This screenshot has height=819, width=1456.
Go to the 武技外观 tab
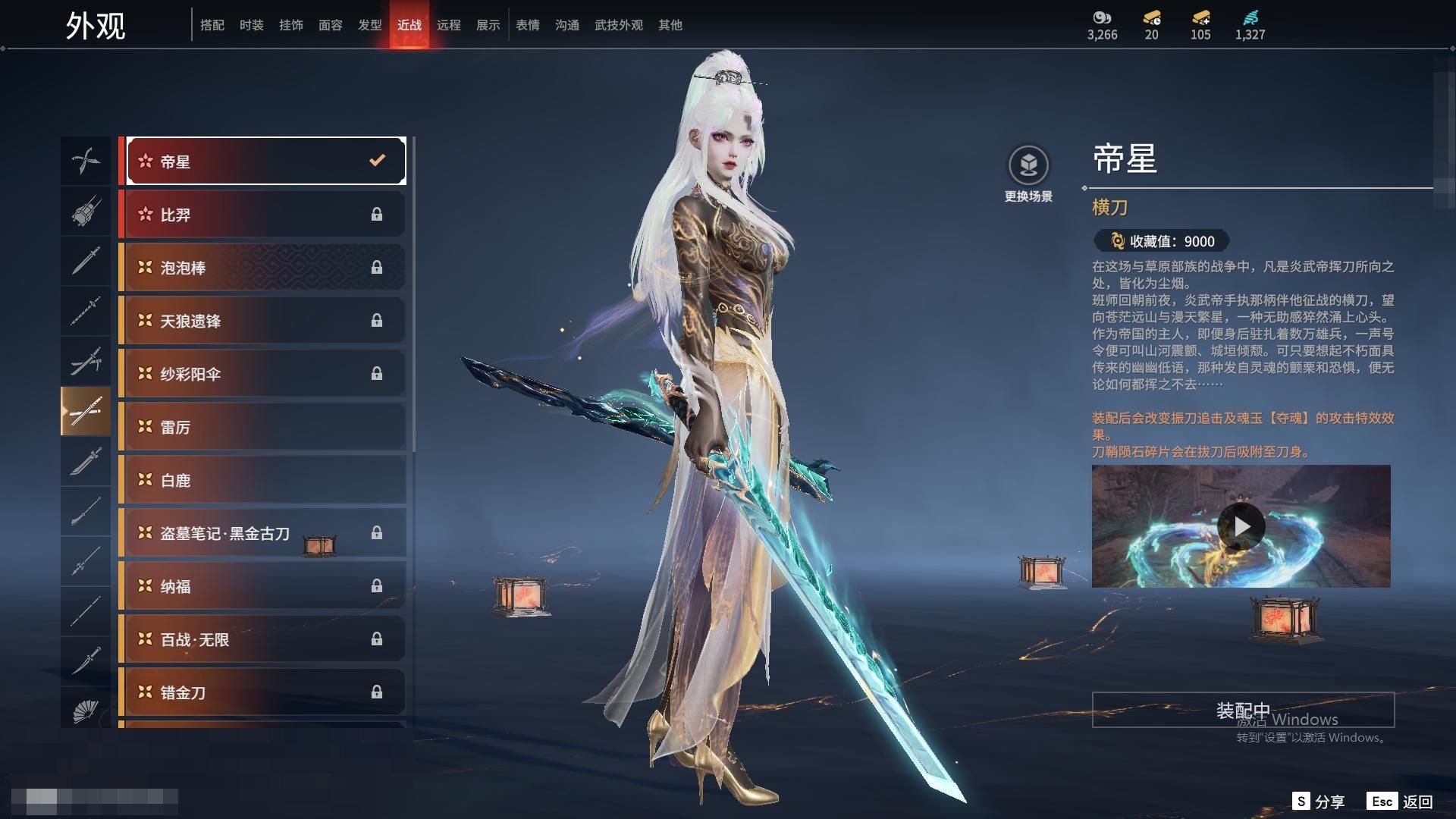(618, 25)
